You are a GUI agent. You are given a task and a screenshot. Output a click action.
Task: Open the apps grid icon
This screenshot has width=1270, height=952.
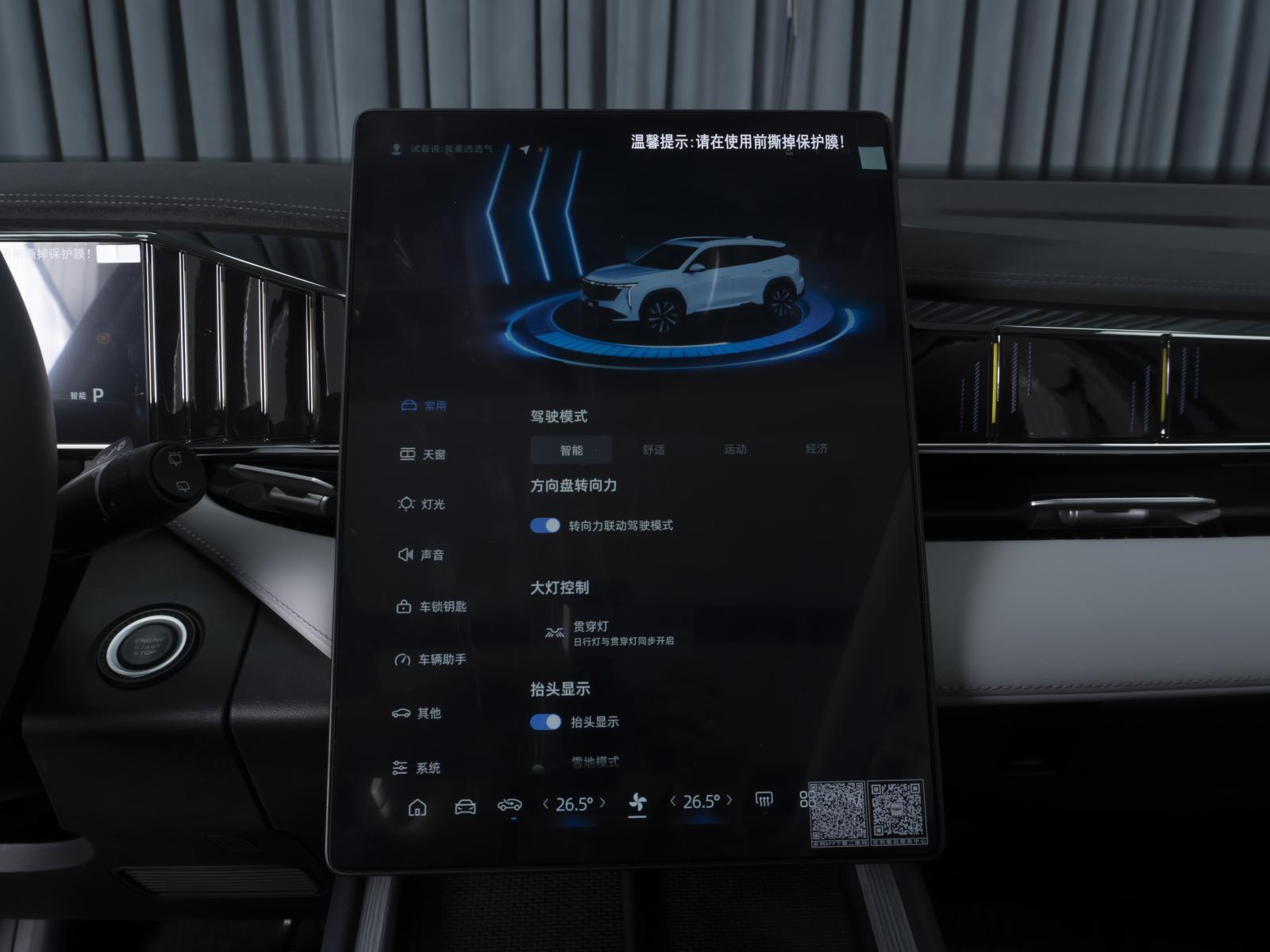coord(805,798)
